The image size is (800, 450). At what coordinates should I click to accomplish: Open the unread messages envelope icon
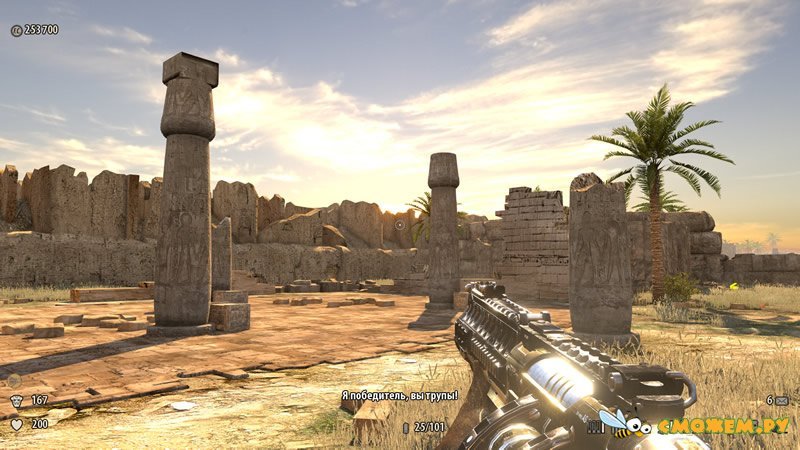781,400
